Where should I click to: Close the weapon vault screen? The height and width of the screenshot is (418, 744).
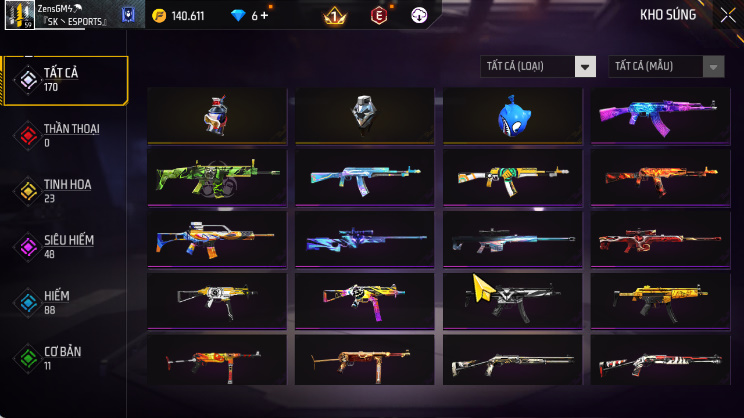pos(727,15)
